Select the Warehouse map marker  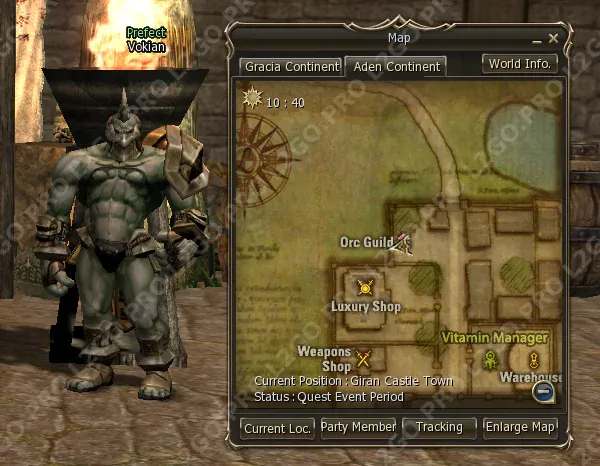click(534, 360)
